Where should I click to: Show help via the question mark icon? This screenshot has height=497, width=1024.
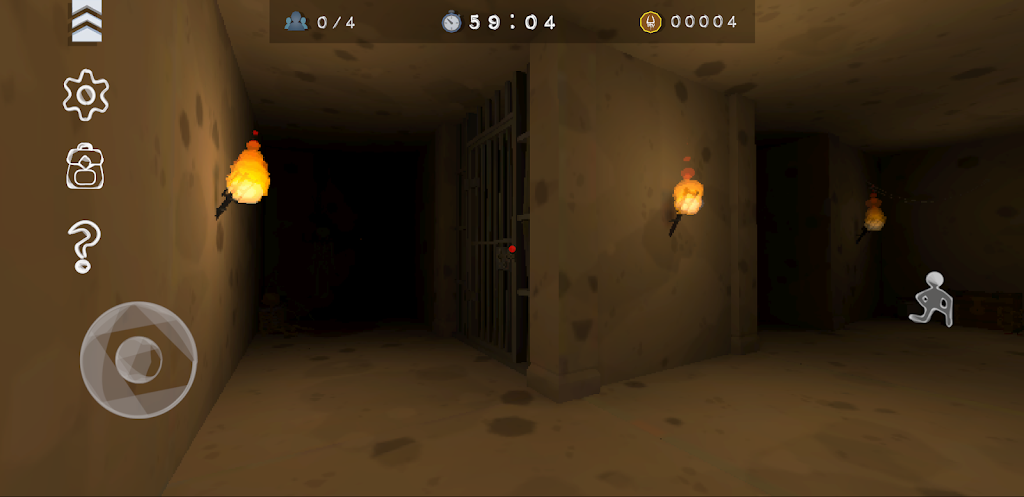84,247
